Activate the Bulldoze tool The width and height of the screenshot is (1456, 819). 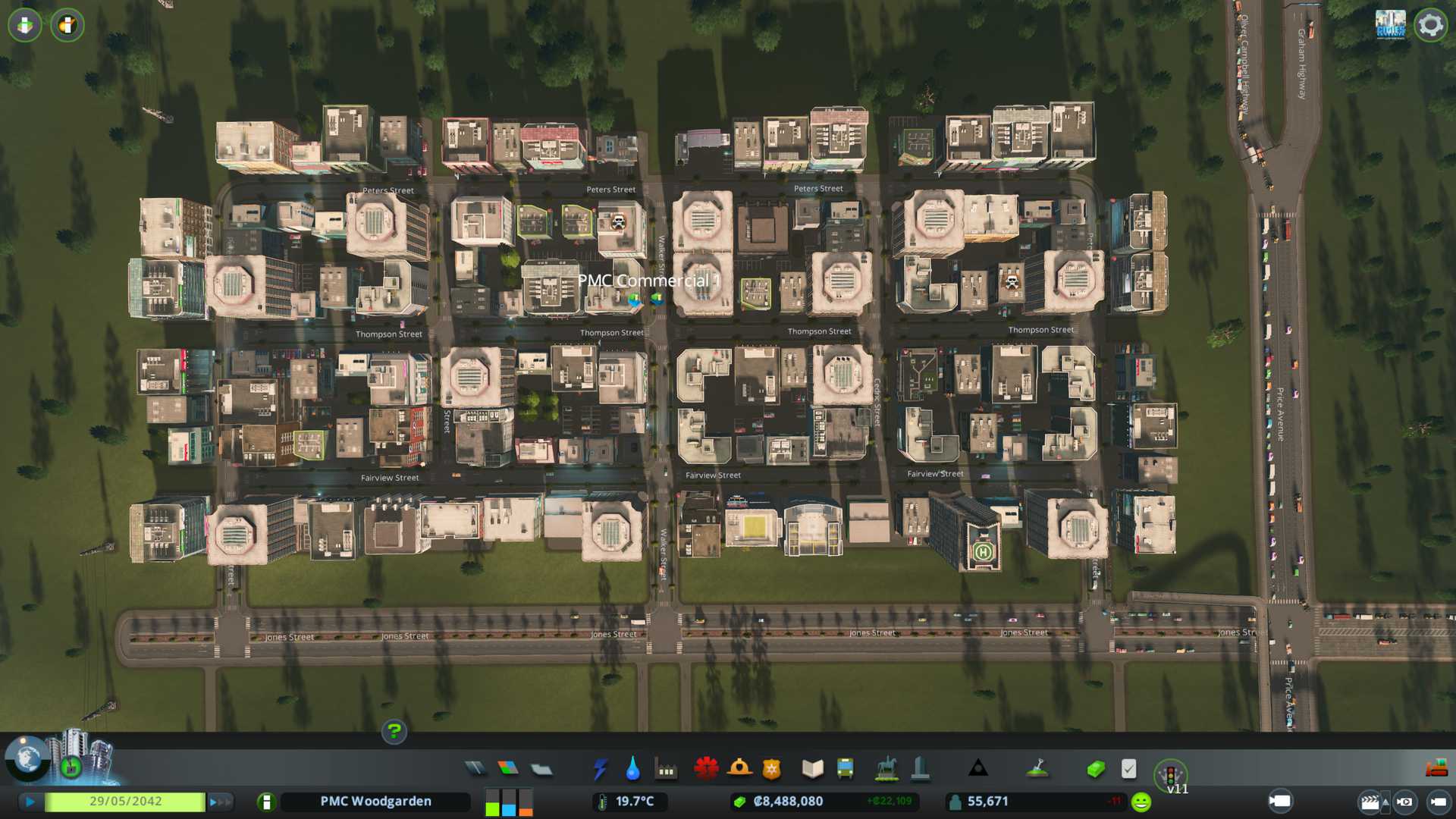pos(1436,769)
